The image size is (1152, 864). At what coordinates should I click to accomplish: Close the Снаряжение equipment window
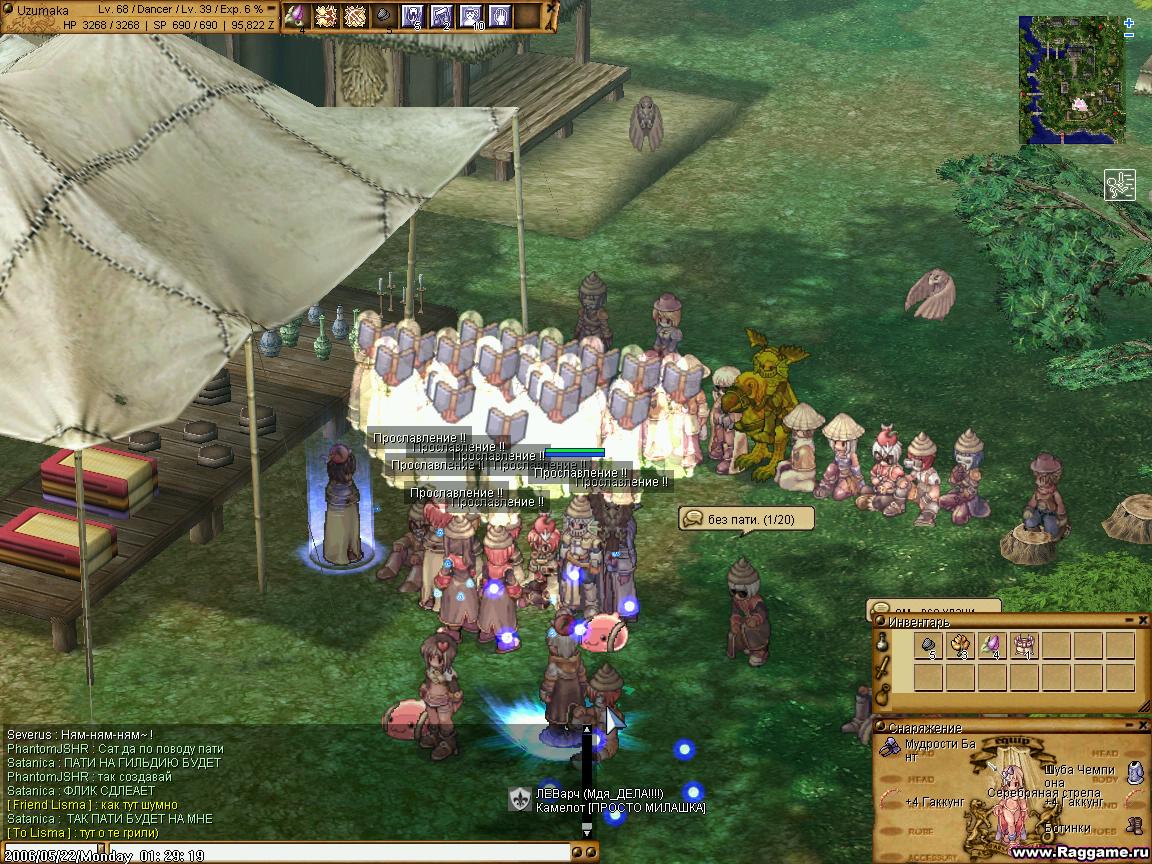1143,727
